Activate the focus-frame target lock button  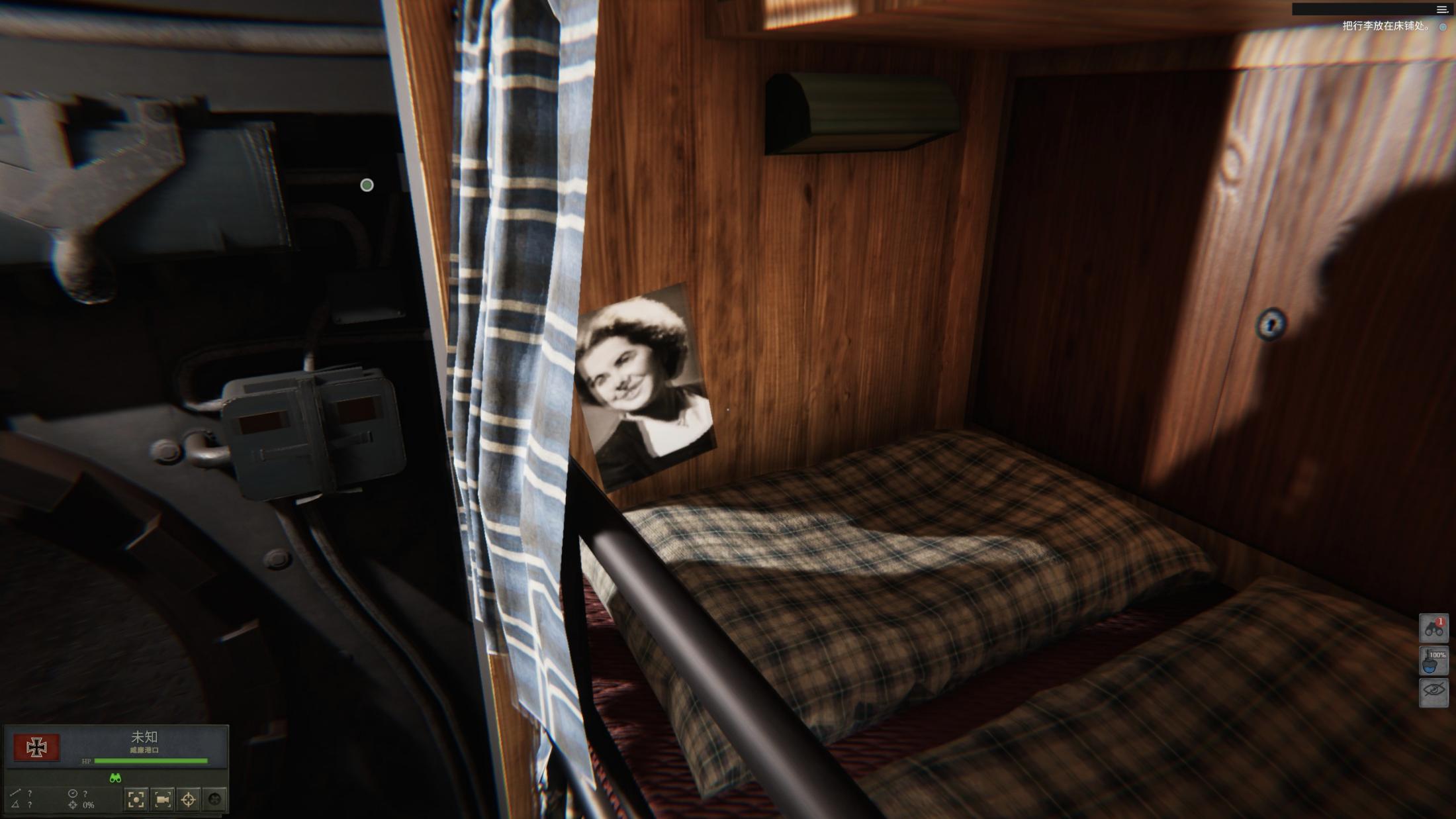click(136, 800)
